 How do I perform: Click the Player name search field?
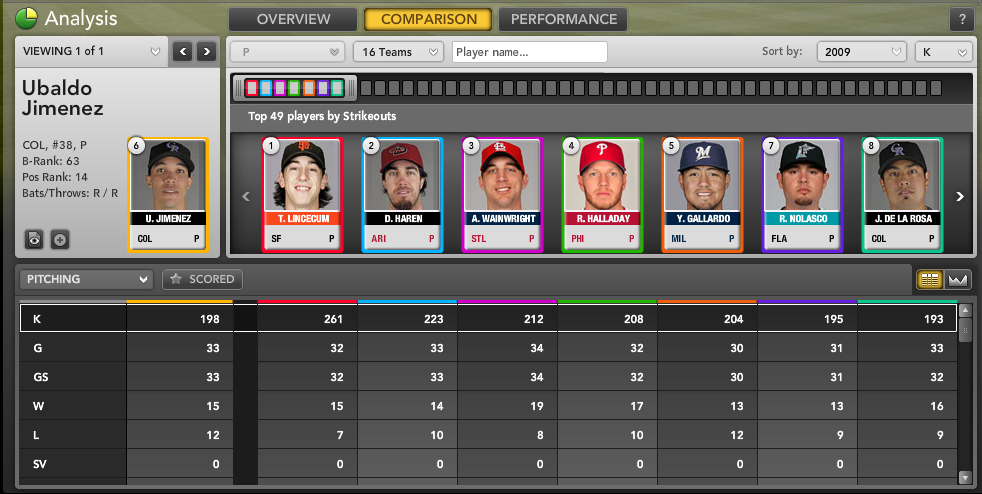pyautogui.click(x=529, y=52)
